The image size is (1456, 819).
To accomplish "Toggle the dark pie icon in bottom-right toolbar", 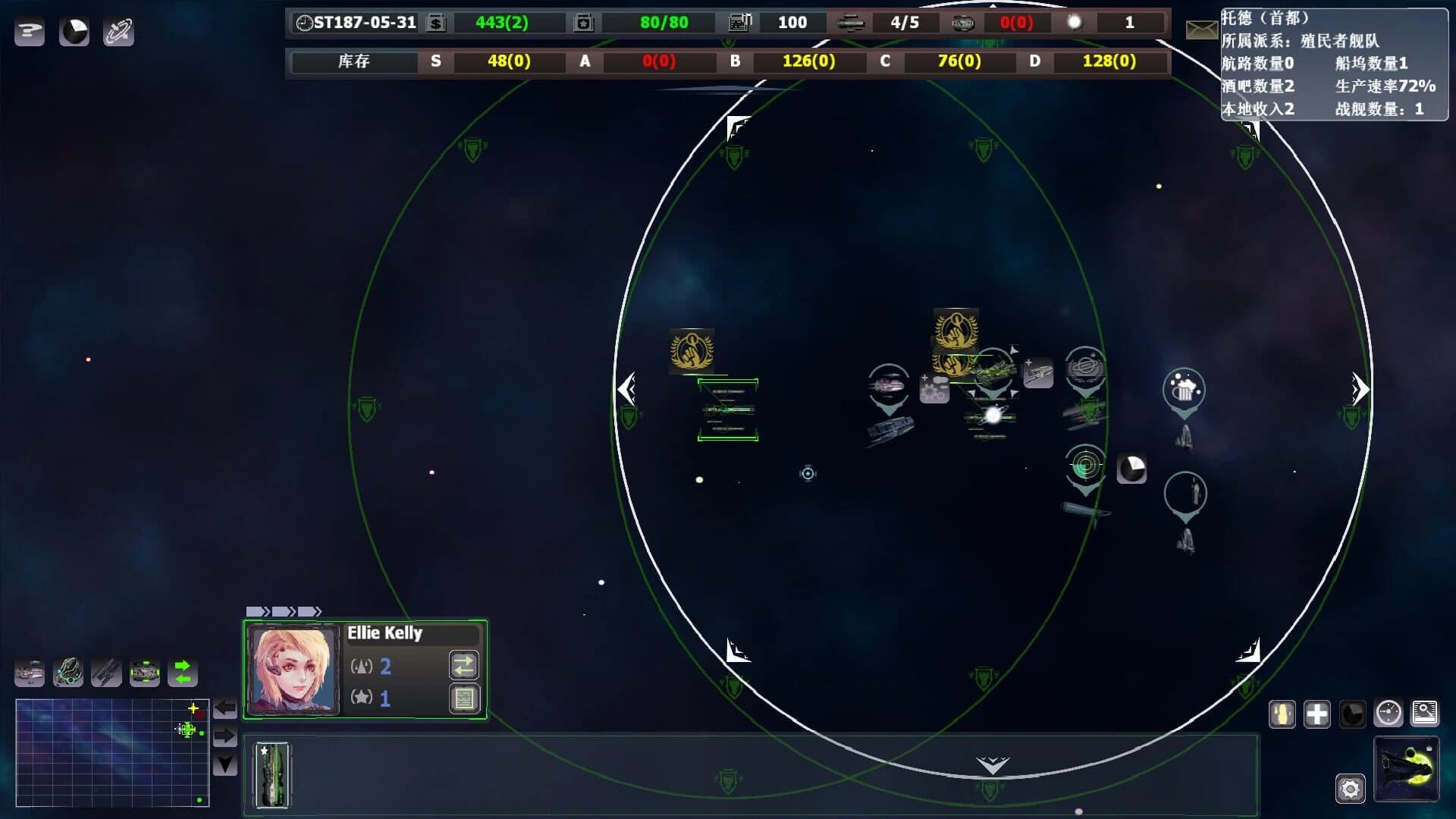I will (x=1354, y=714).
